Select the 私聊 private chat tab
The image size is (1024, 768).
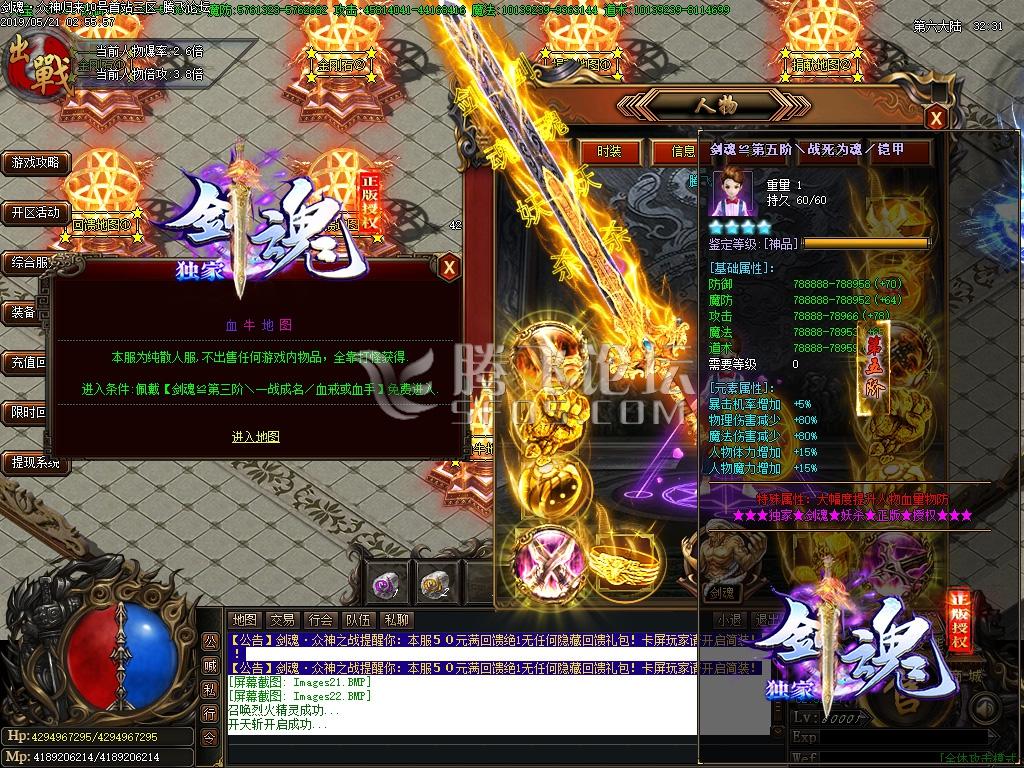(396, 620)
